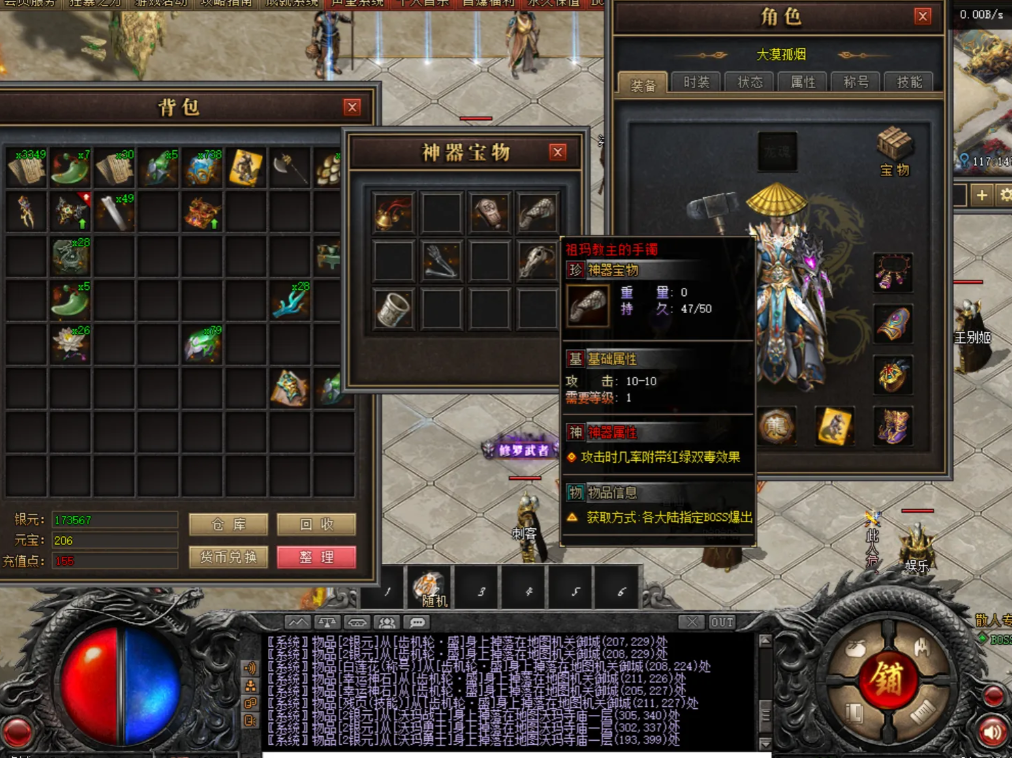Open the 仓库 warehouse

point(228,524)
